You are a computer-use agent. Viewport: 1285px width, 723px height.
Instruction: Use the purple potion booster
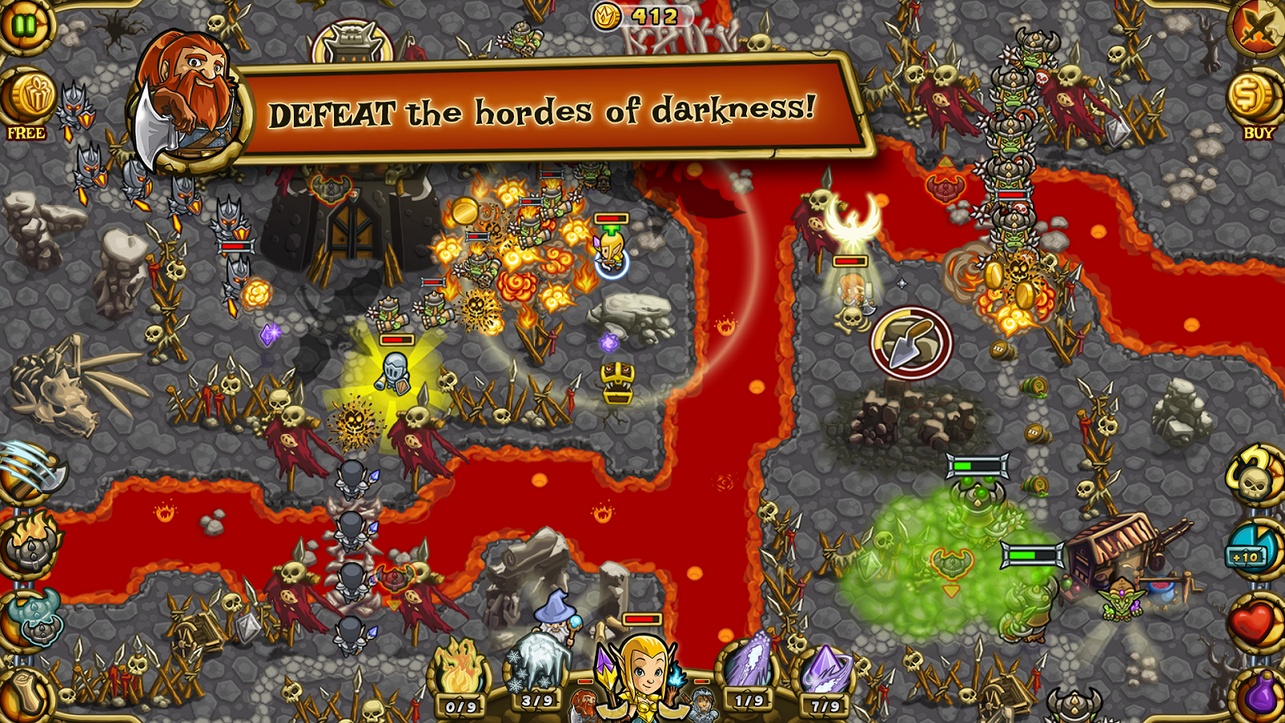tap(1259, 693)
